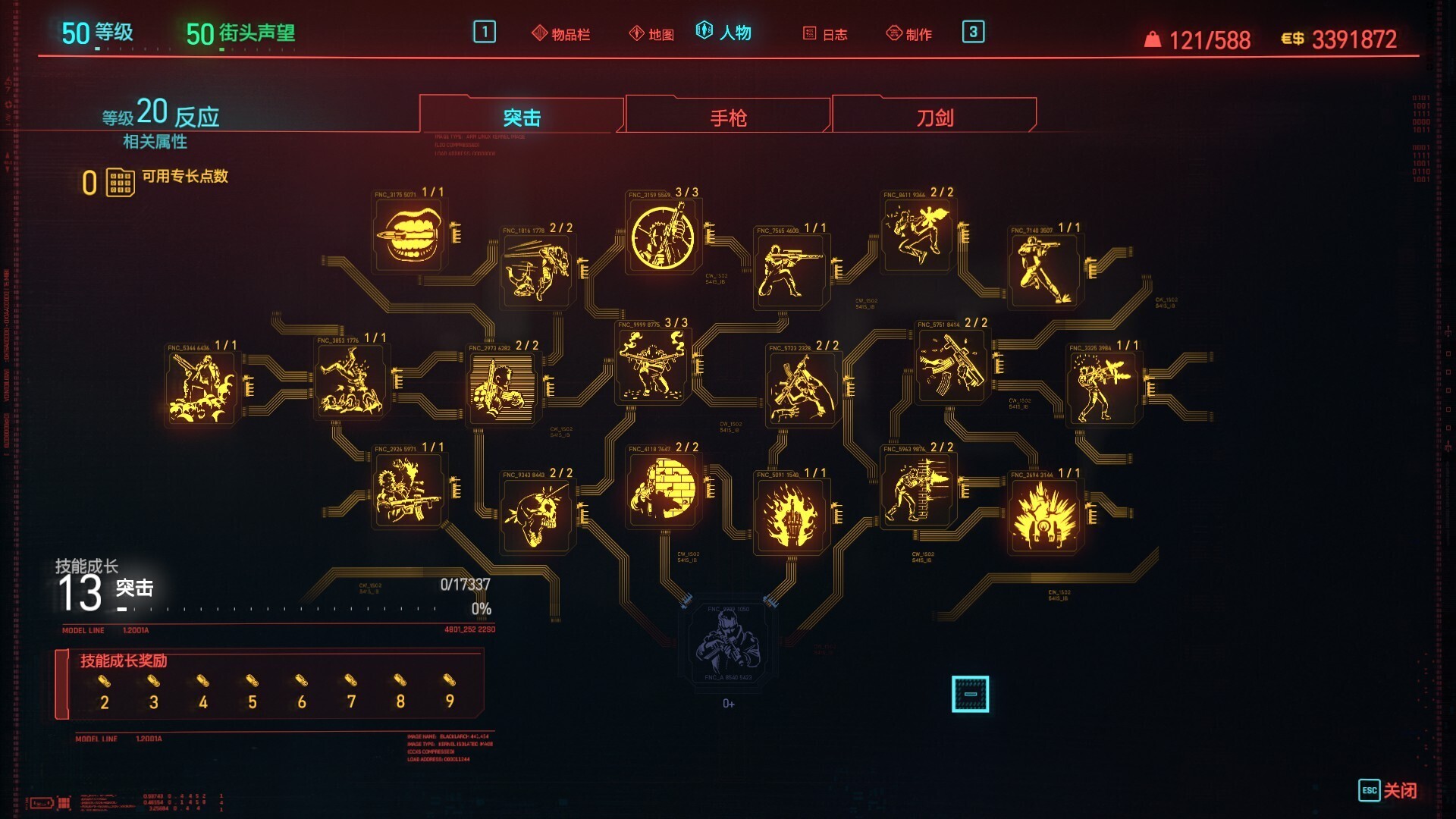Image resolution: width=1456 pixels, height=819 pixels.
Task: Select the bullet-in-teeth perk icon
Action: tap(410, 235)
